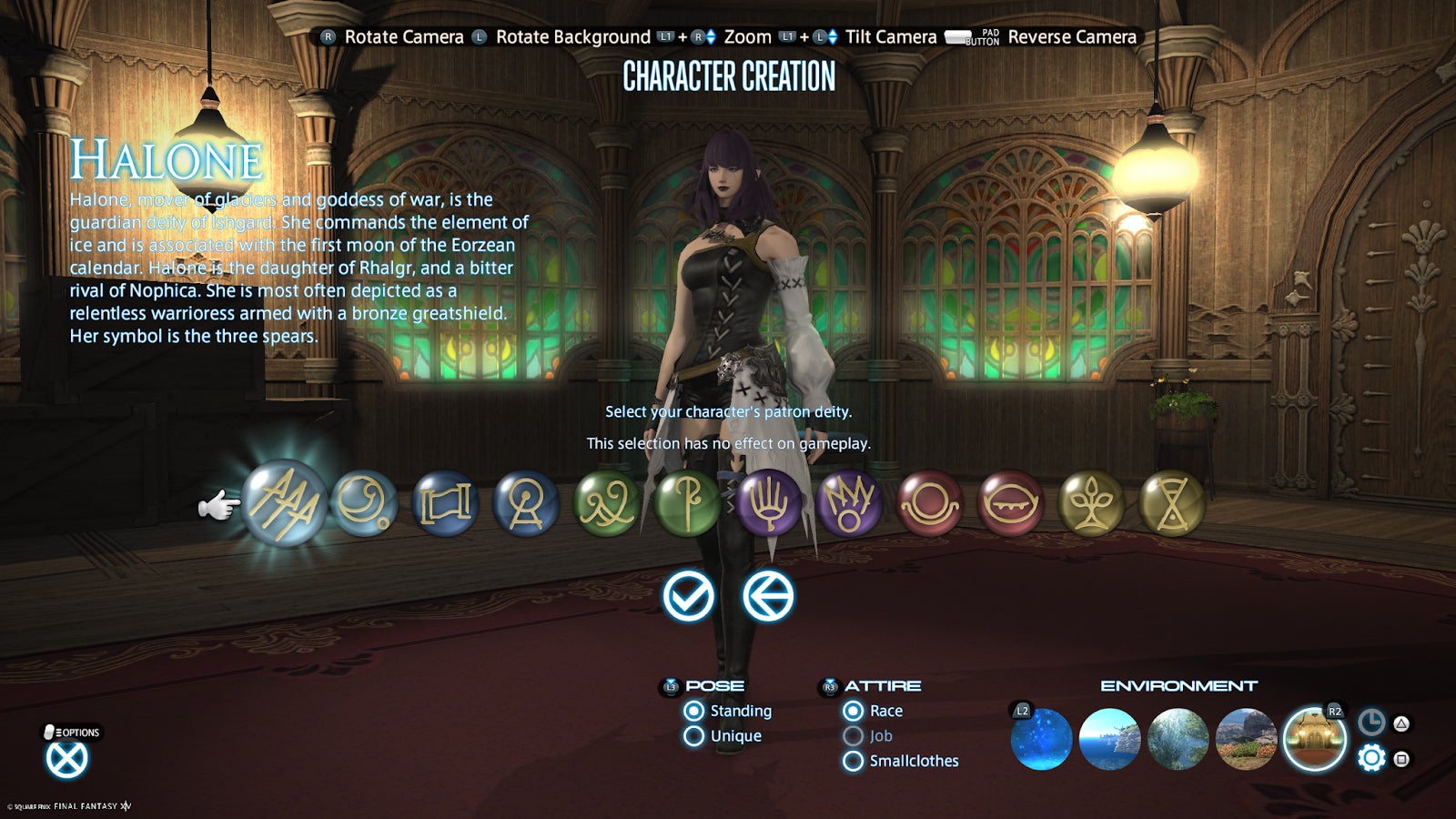Confirm deity selection with checkmark
Viewport: 1456px width, 819px height.
pos(688,598)
